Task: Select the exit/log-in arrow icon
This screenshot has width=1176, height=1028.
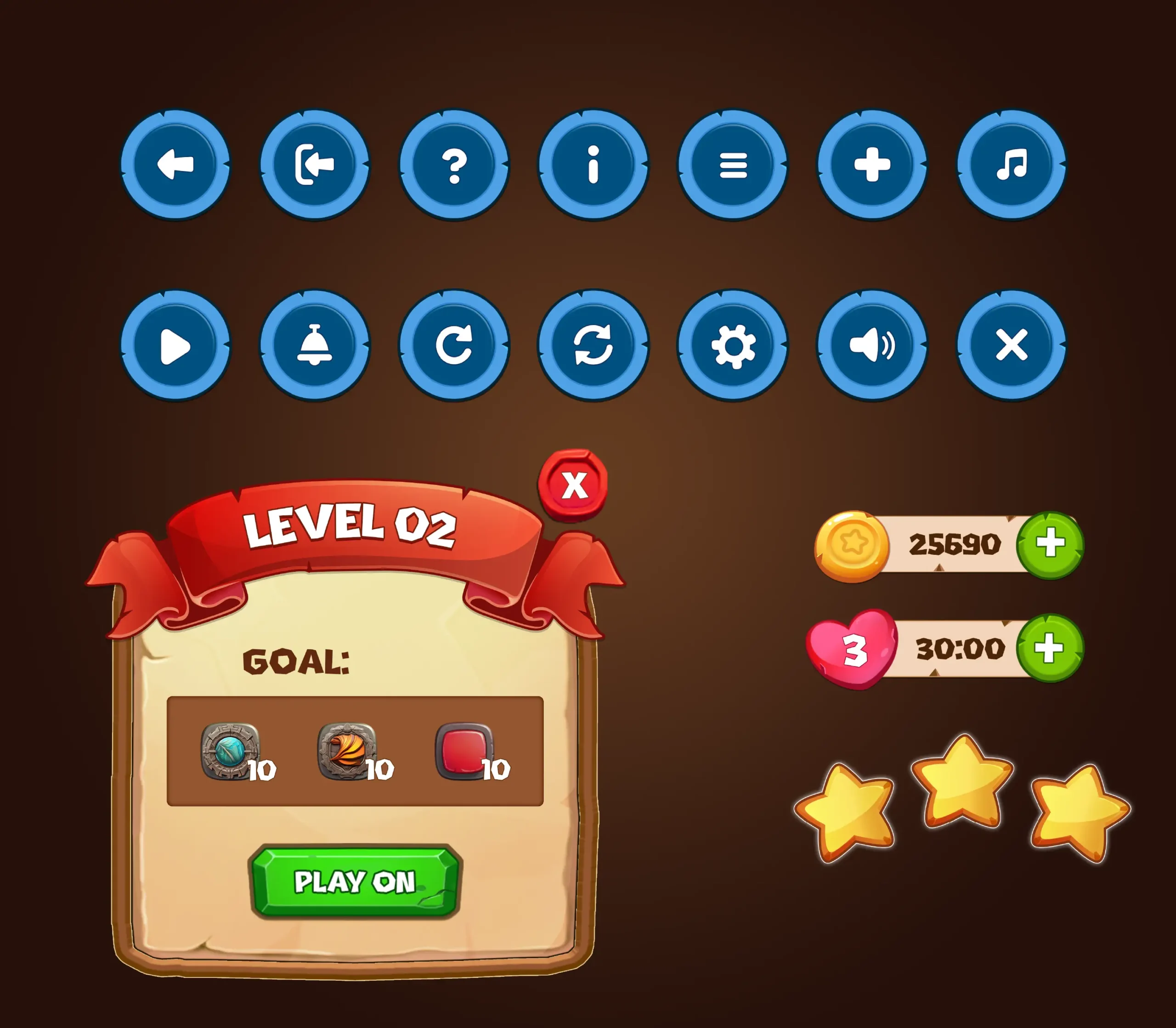Action: click(314, 164)
